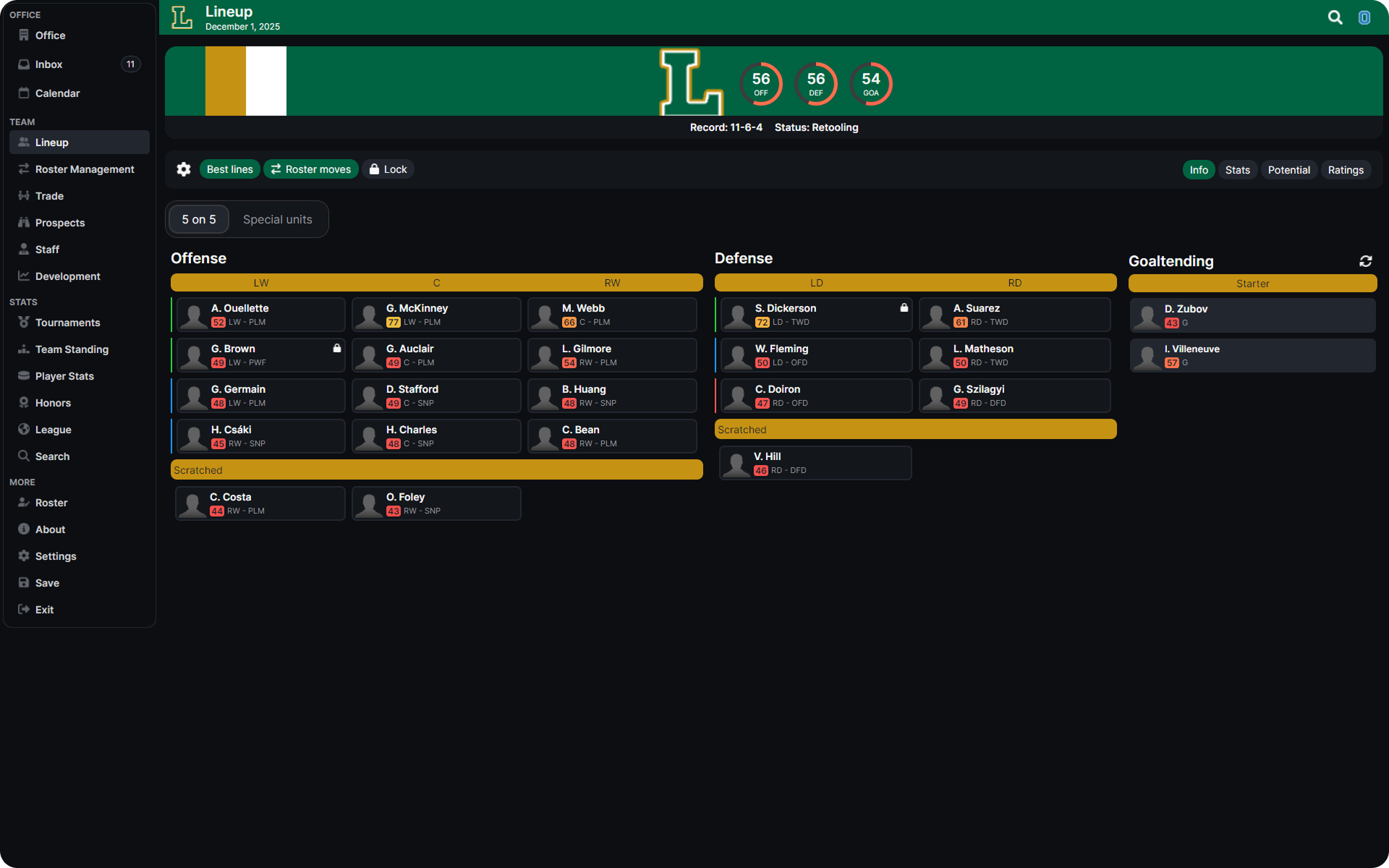The height and width of the screenshot is (868, 1389).
Task: Click the Best lines button
Action: point(229,169)
